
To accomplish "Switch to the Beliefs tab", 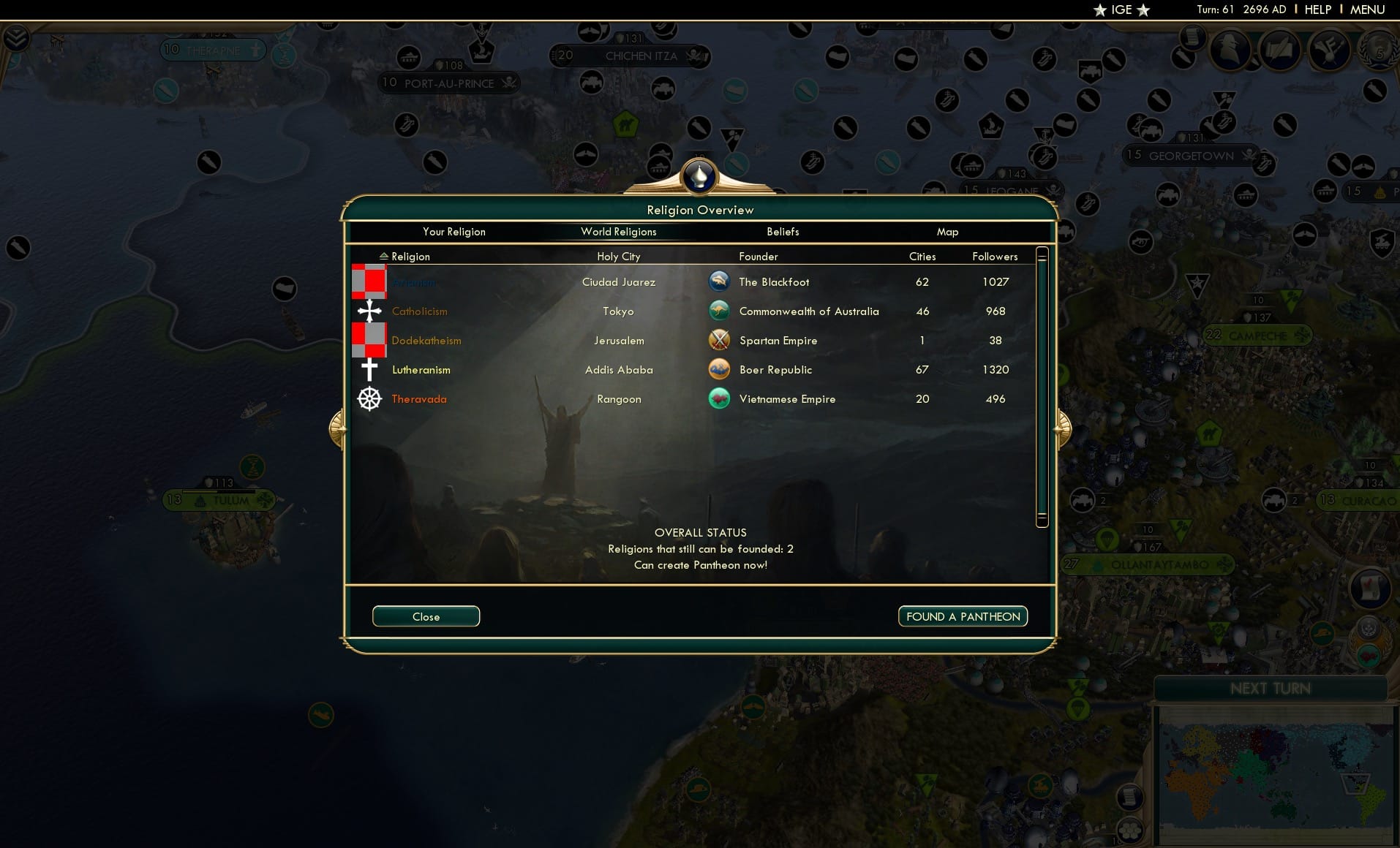I will click(782, 232).
